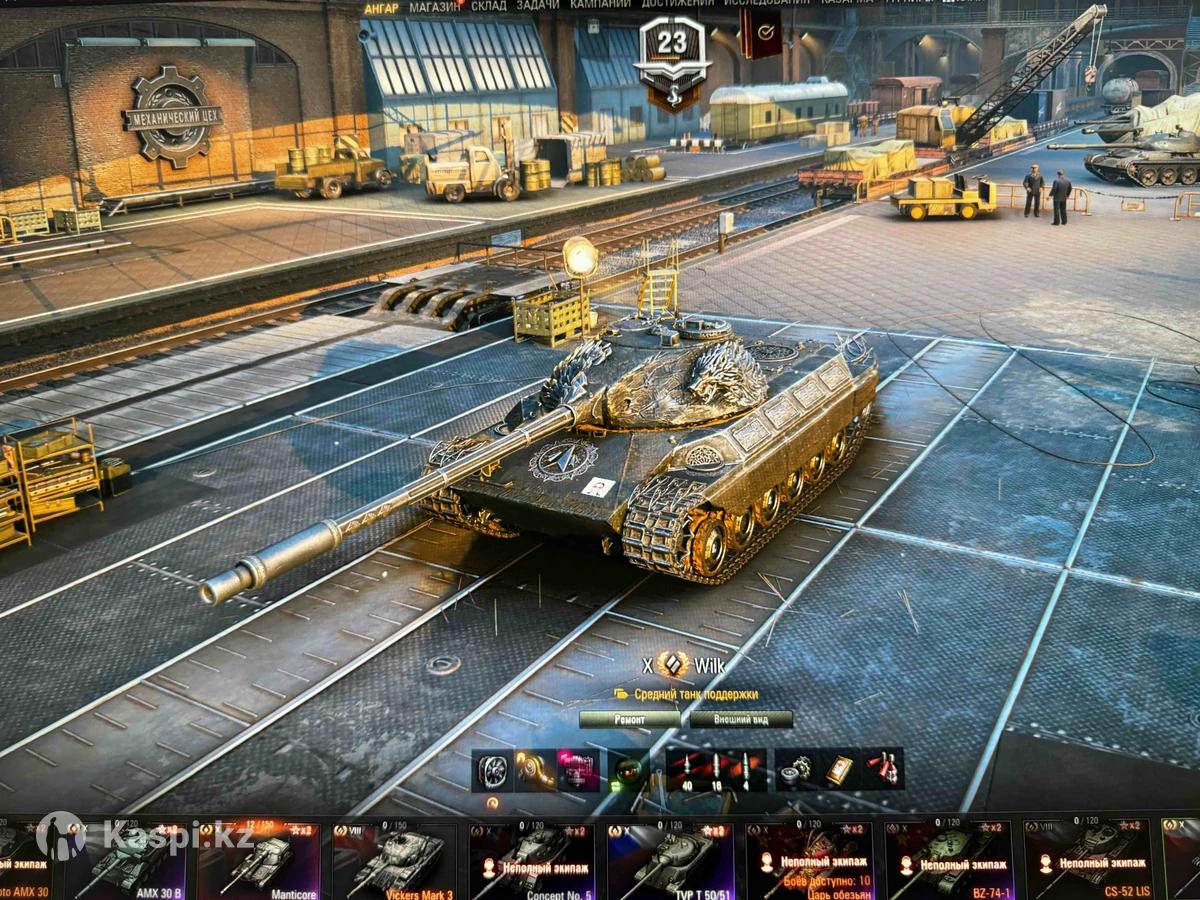
Task: Open the Задачи missions tab
Action: (538, 6)
